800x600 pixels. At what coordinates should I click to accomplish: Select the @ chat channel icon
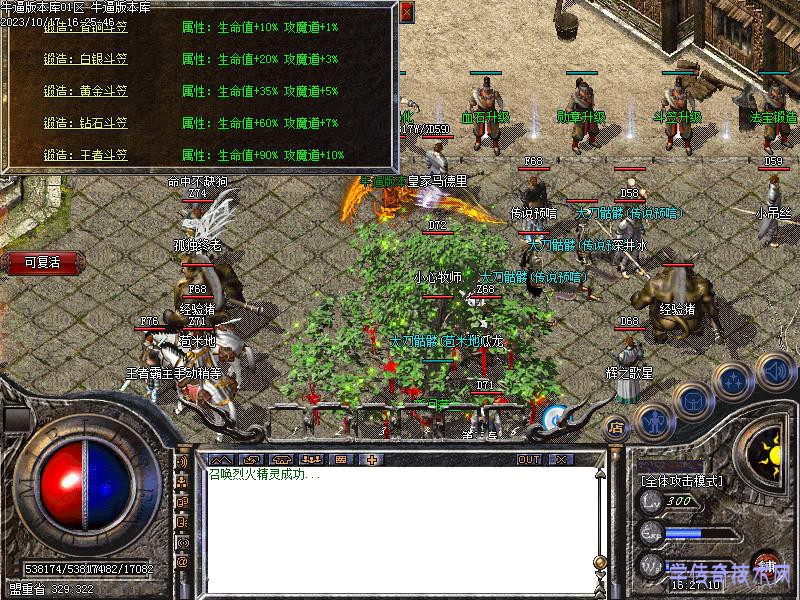(x=182, y=561)
